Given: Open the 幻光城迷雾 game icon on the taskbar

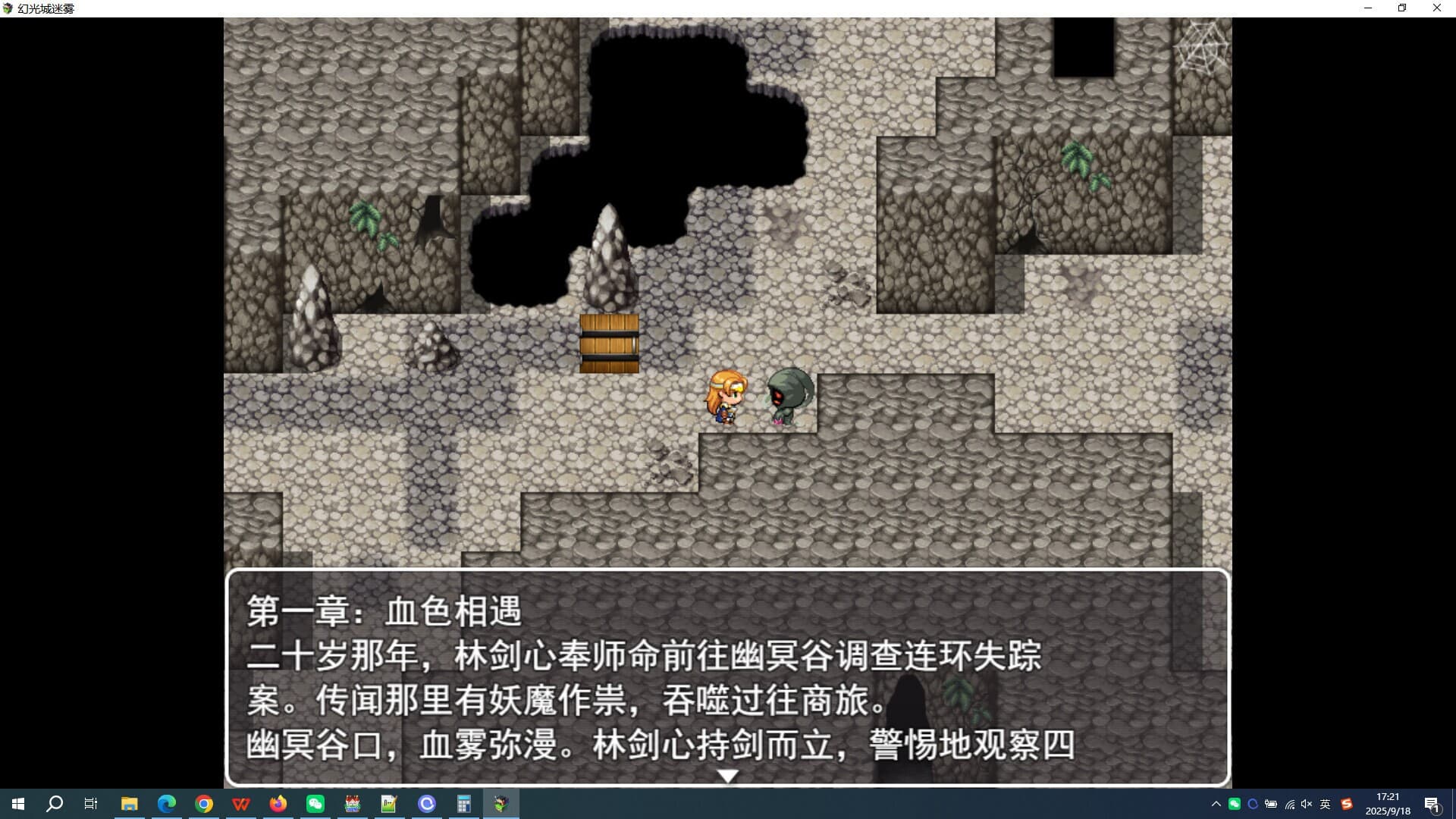Looking at the screenshot, I should [x=500, y=804].
